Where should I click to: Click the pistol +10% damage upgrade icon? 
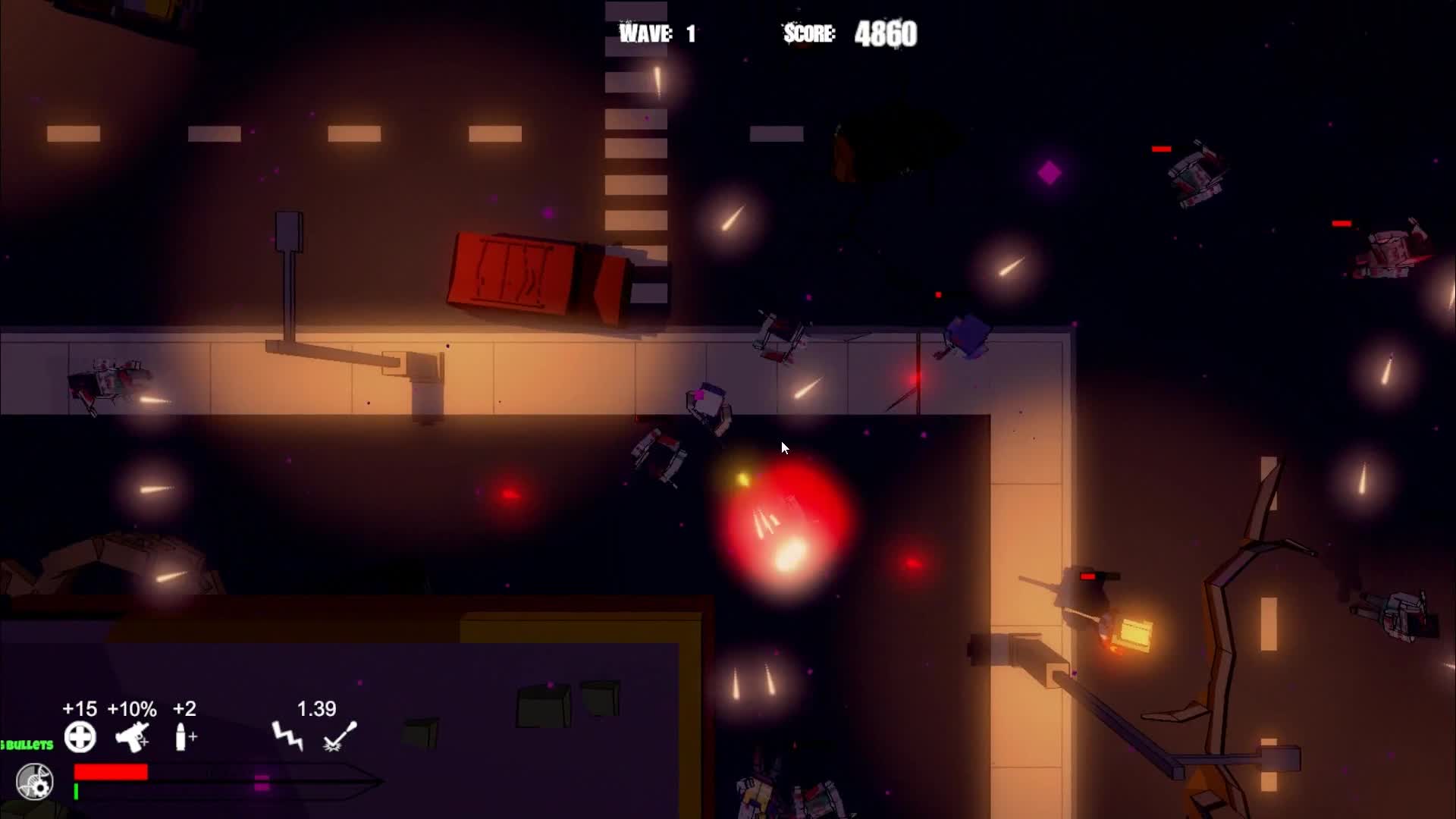pos(131,738)
